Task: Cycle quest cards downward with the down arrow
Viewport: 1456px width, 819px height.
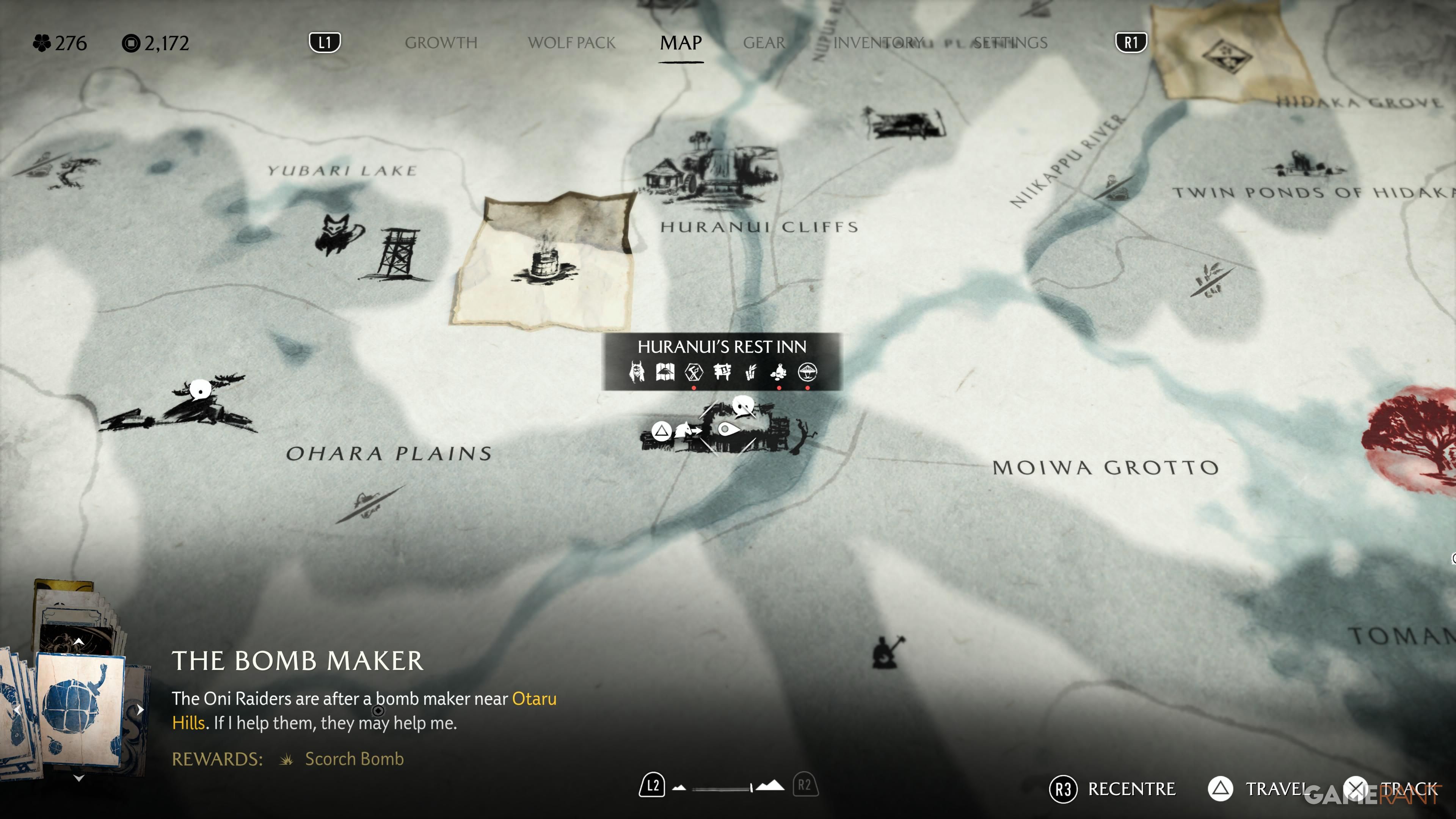Action: 78,778
